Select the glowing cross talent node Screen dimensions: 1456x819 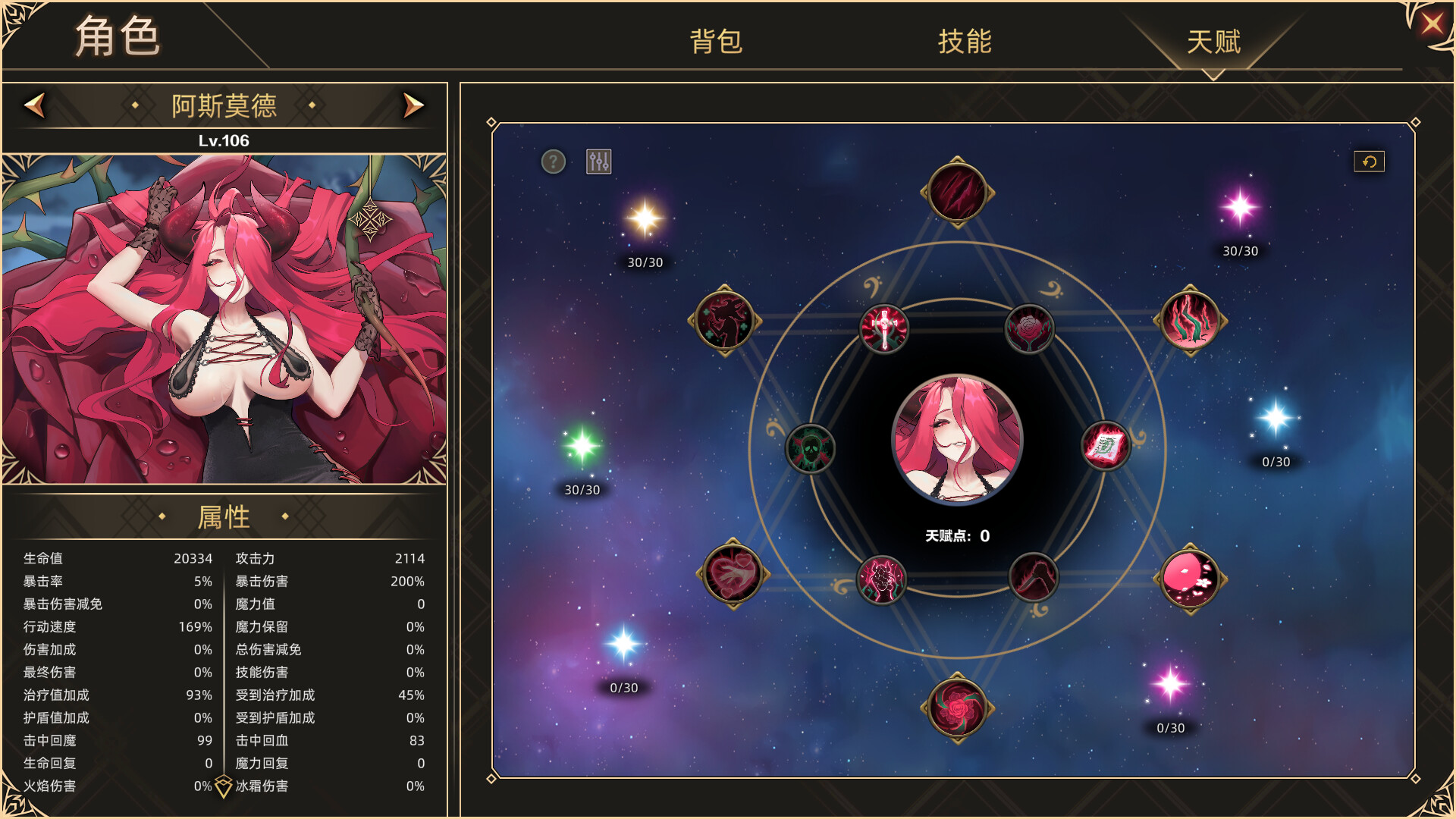pos(883,328)
